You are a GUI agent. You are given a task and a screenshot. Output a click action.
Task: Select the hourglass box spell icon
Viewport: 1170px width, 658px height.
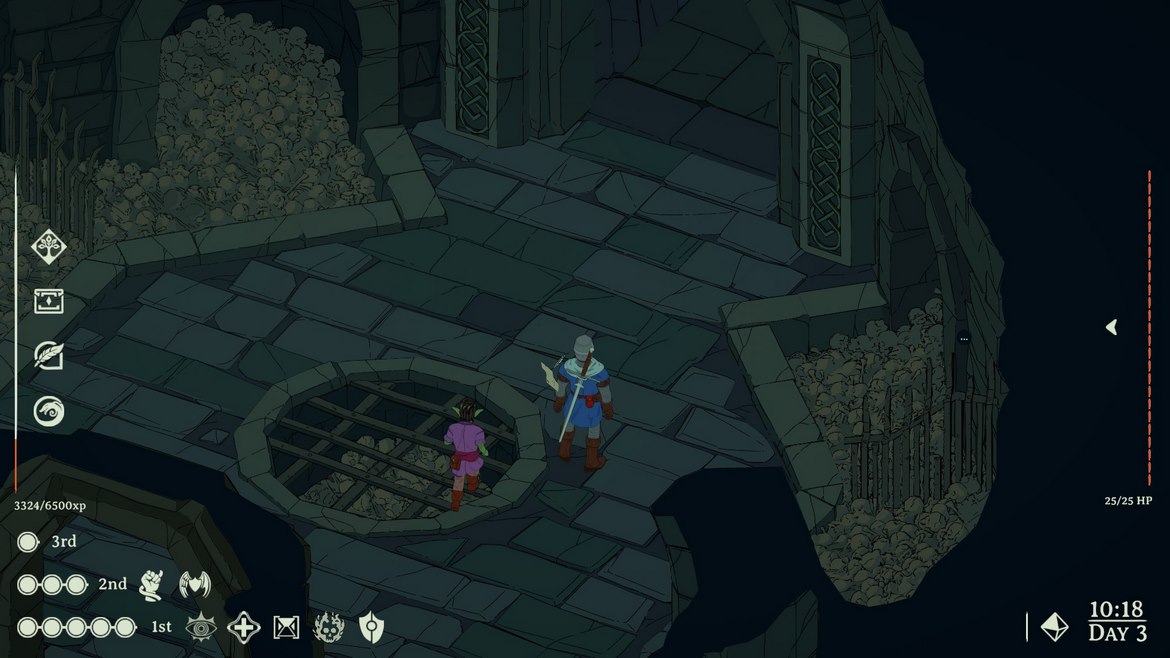tap(287, 627)
